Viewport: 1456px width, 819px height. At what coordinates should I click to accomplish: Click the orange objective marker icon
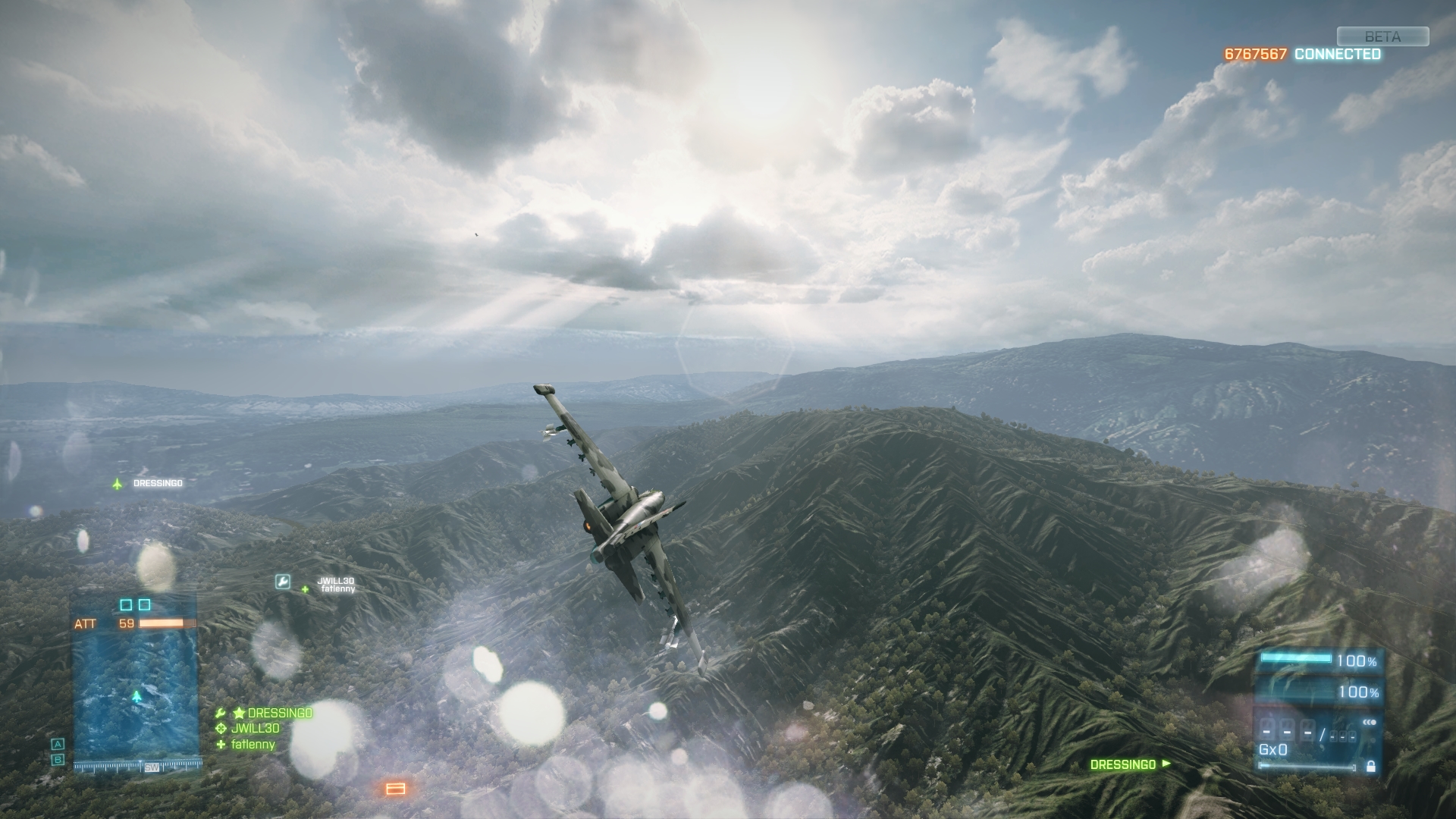[x=394, y=789]
